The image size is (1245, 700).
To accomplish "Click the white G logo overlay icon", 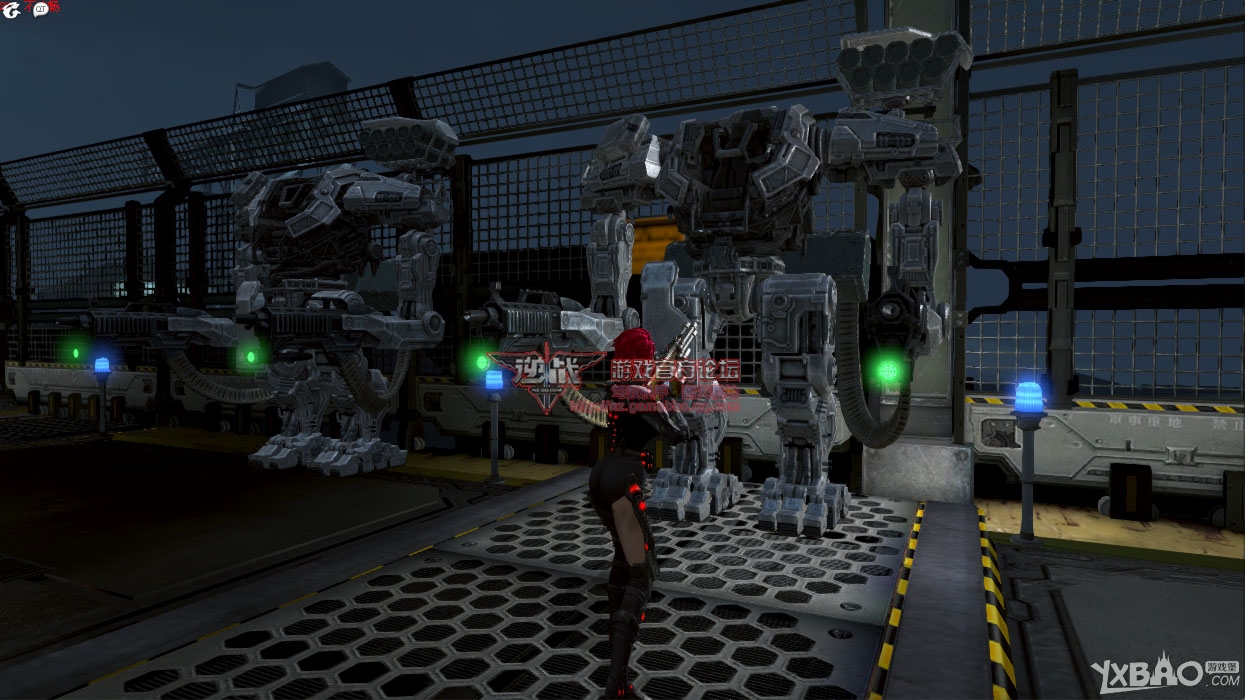I will (11, 10).
